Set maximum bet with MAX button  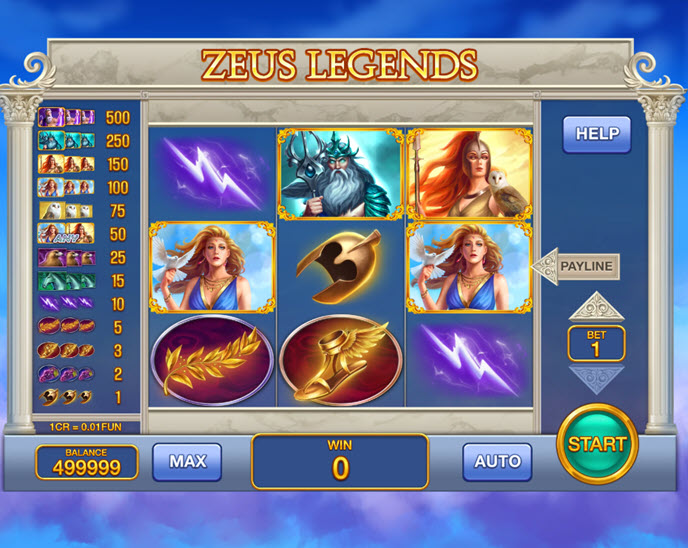187,461
